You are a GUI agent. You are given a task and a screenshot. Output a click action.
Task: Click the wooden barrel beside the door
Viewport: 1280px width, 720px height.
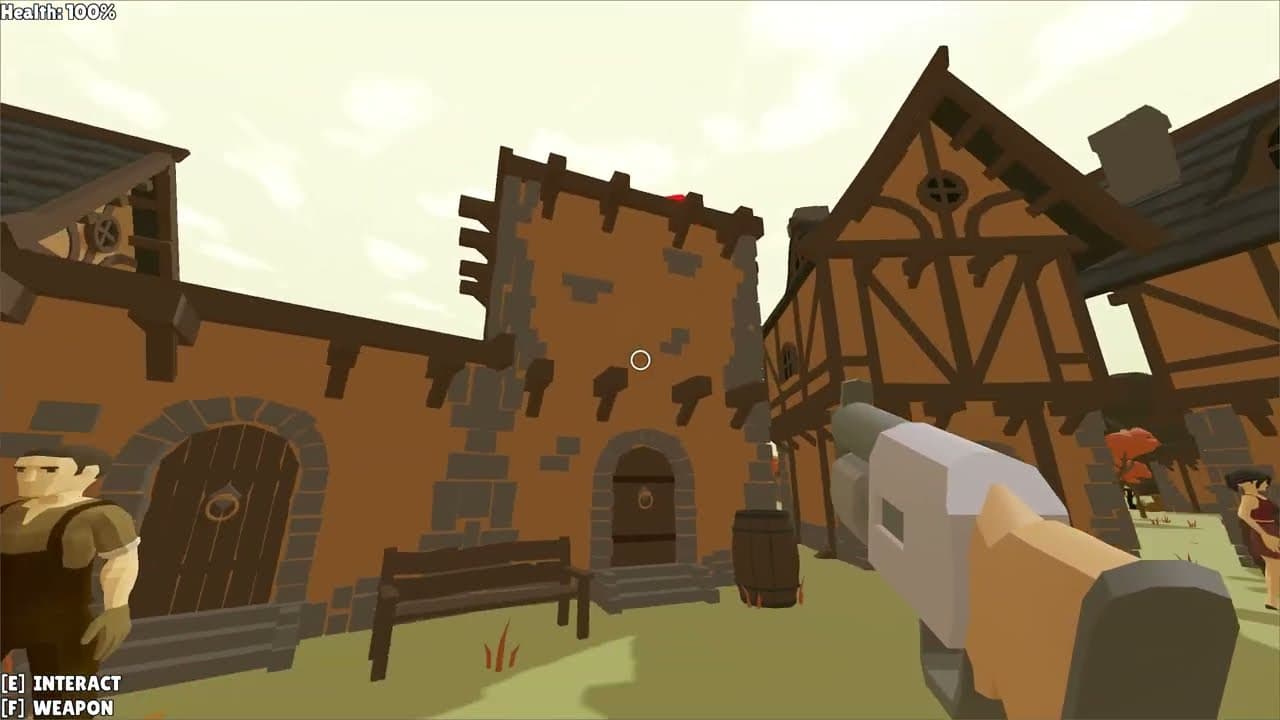(x=766, y=558)
